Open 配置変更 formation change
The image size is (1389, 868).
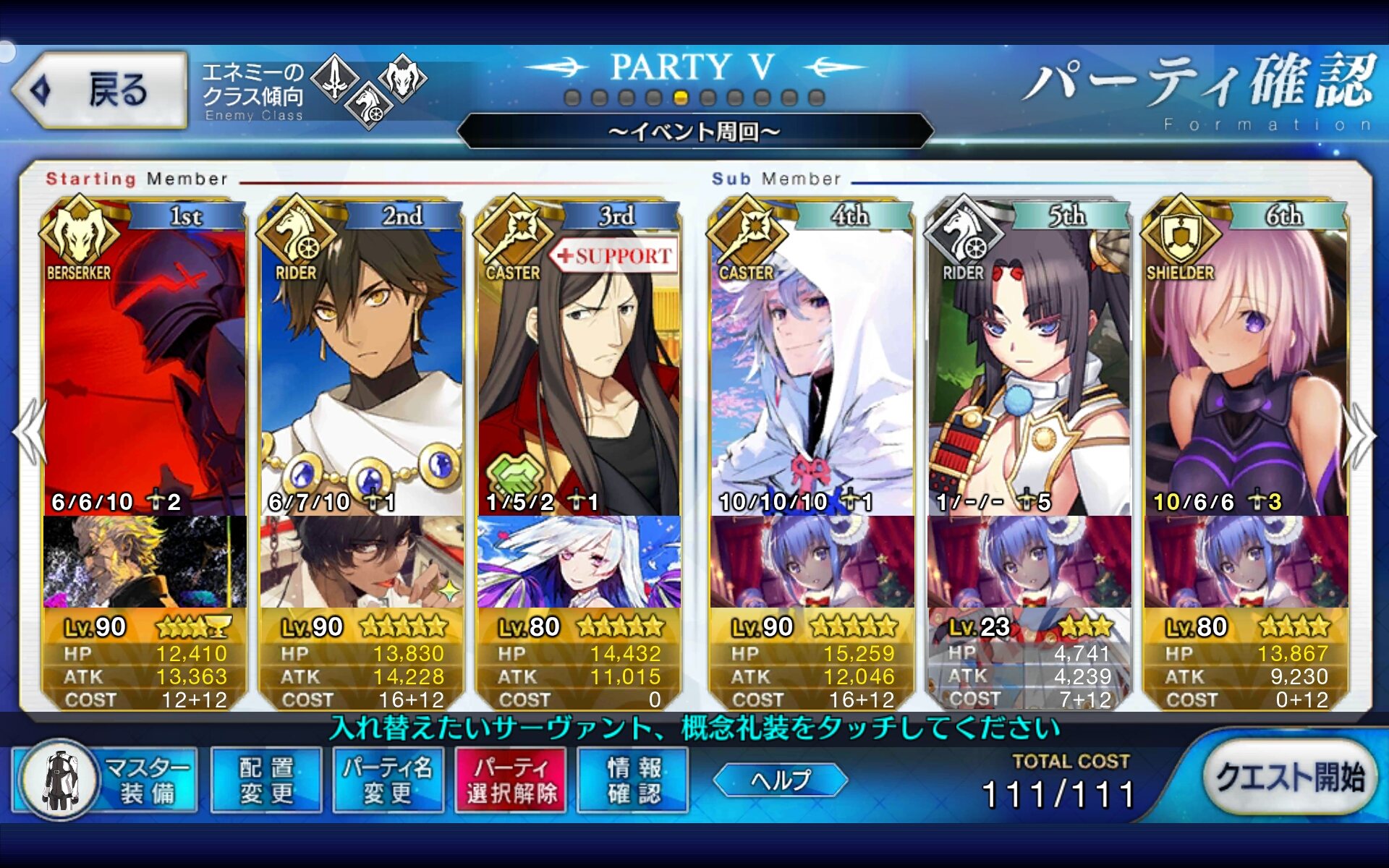(x=266, y=780)
